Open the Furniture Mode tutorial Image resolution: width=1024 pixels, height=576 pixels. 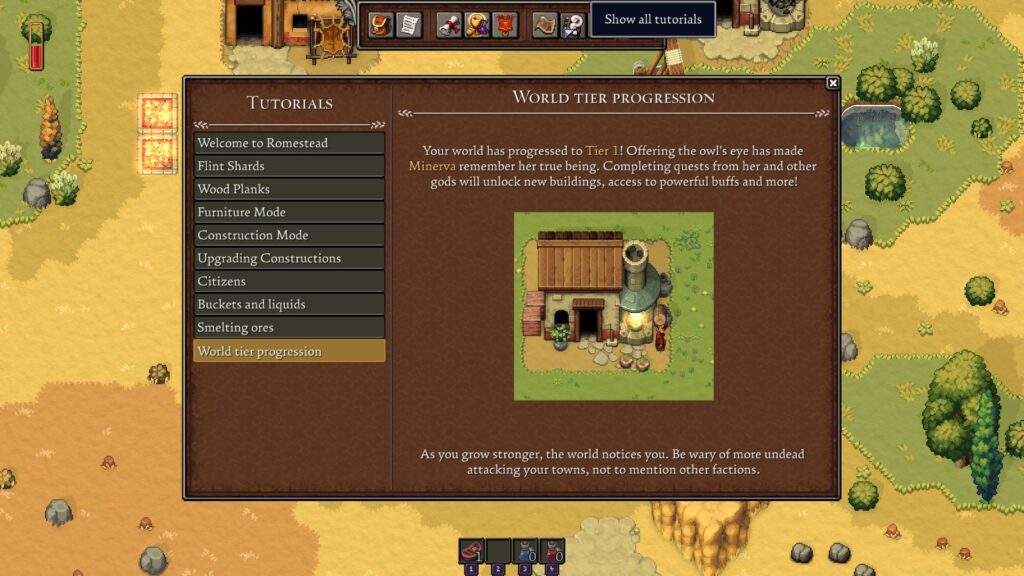[289, 212]
